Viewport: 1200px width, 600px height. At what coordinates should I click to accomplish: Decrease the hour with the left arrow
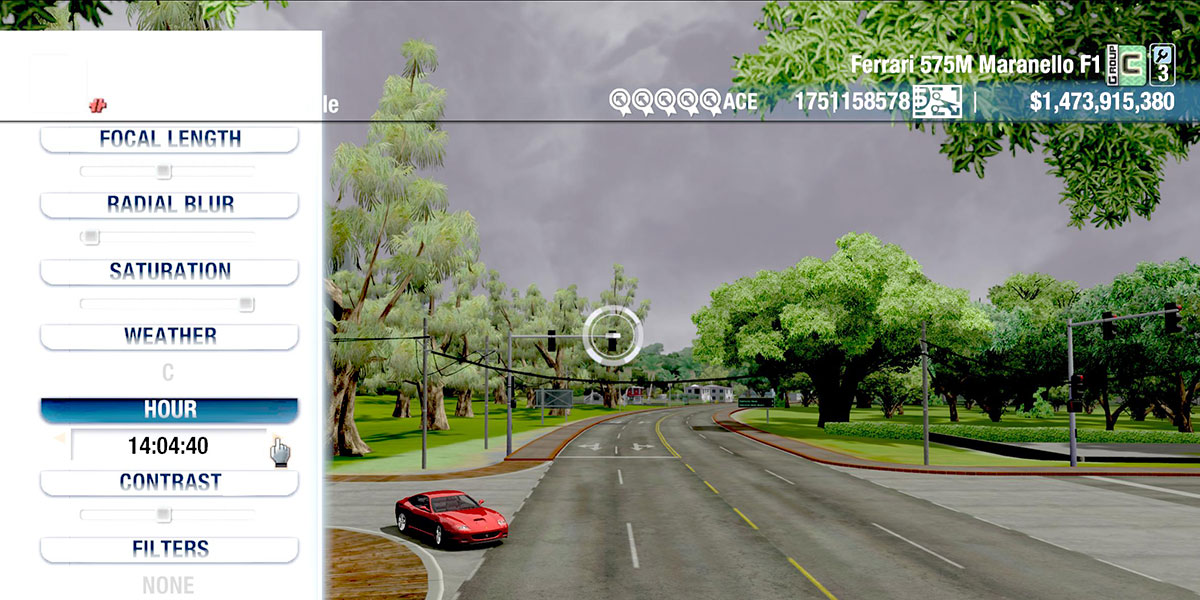pos(59,437)
